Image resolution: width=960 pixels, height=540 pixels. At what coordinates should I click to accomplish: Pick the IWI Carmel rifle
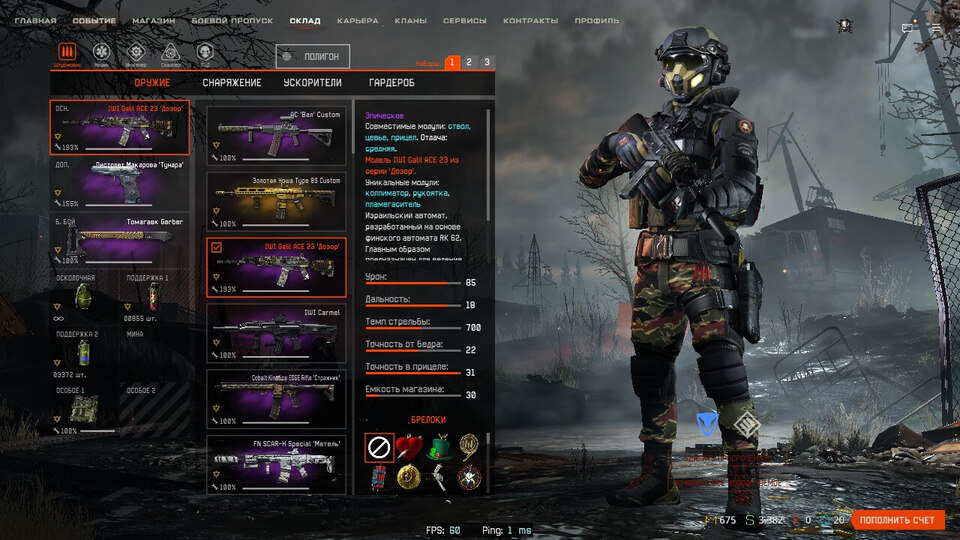click(277, 331)
